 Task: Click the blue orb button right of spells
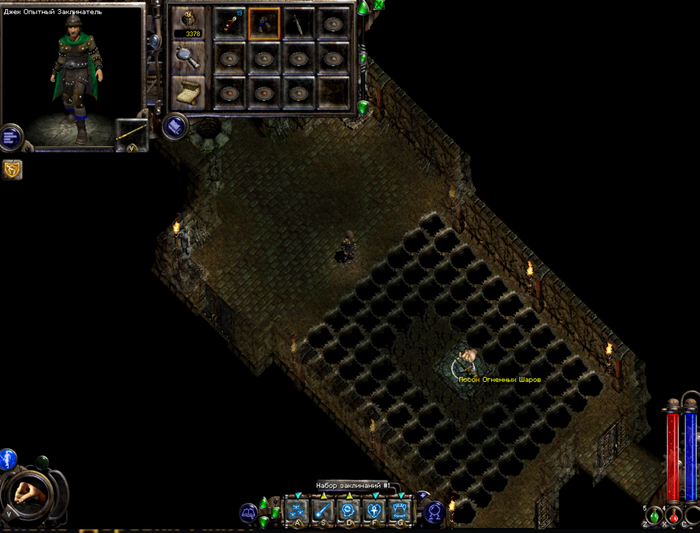(435, 512)
